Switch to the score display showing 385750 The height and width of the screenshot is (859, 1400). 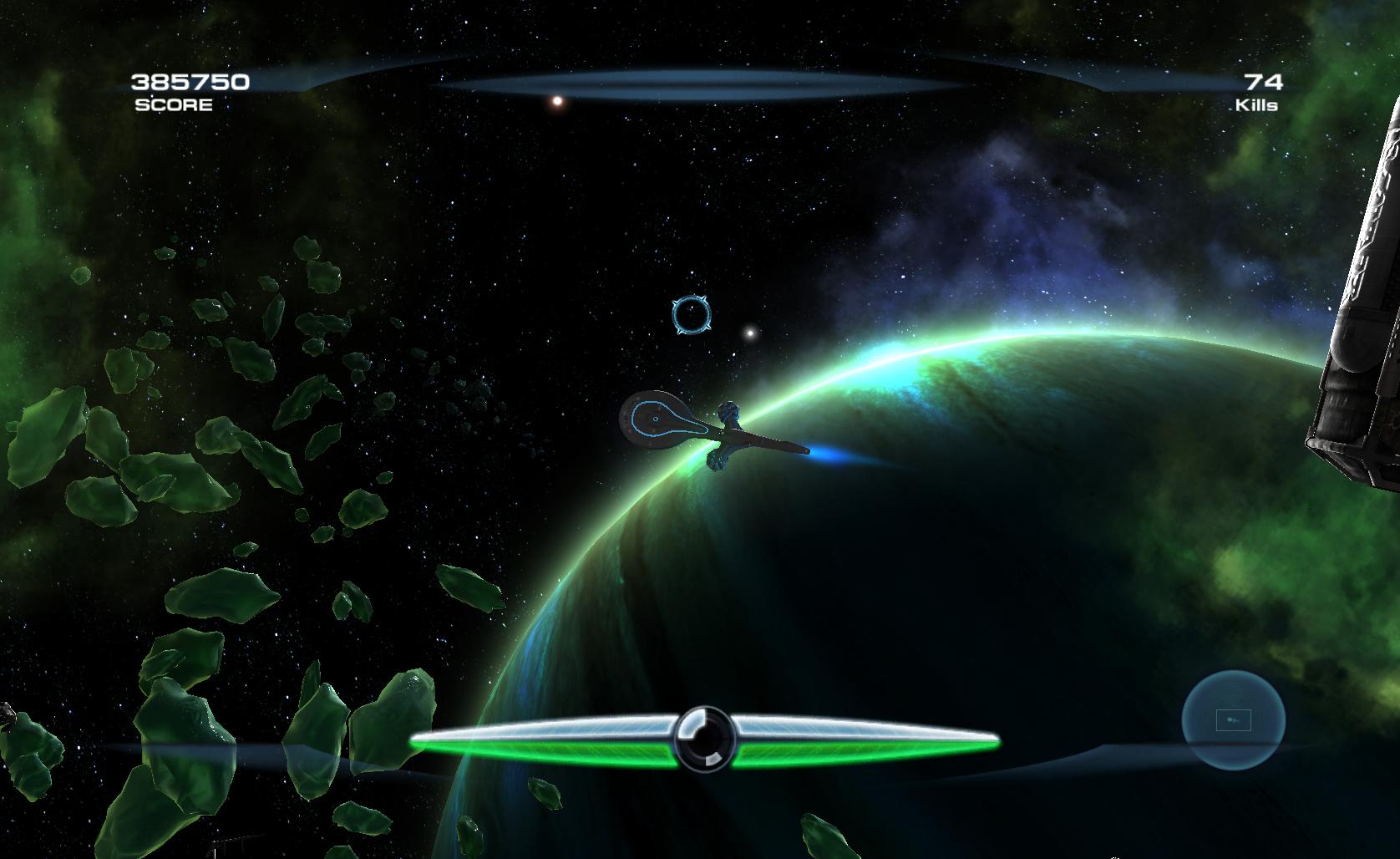click(190, 83)
